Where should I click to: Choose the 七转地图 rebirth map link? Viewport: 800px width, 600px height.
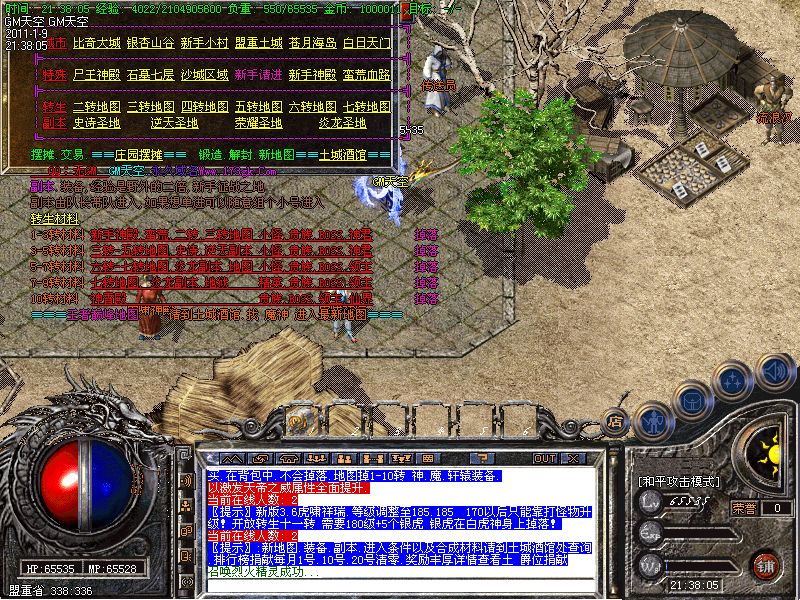pos(367,105)
